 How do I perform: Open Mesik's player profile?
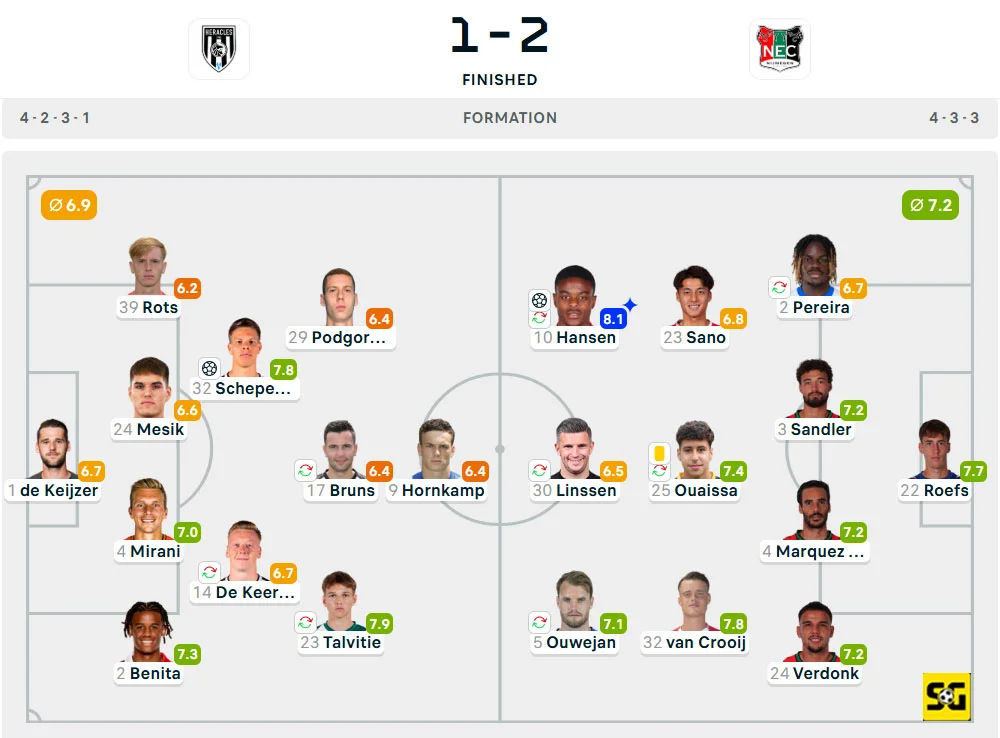[149, 389]
